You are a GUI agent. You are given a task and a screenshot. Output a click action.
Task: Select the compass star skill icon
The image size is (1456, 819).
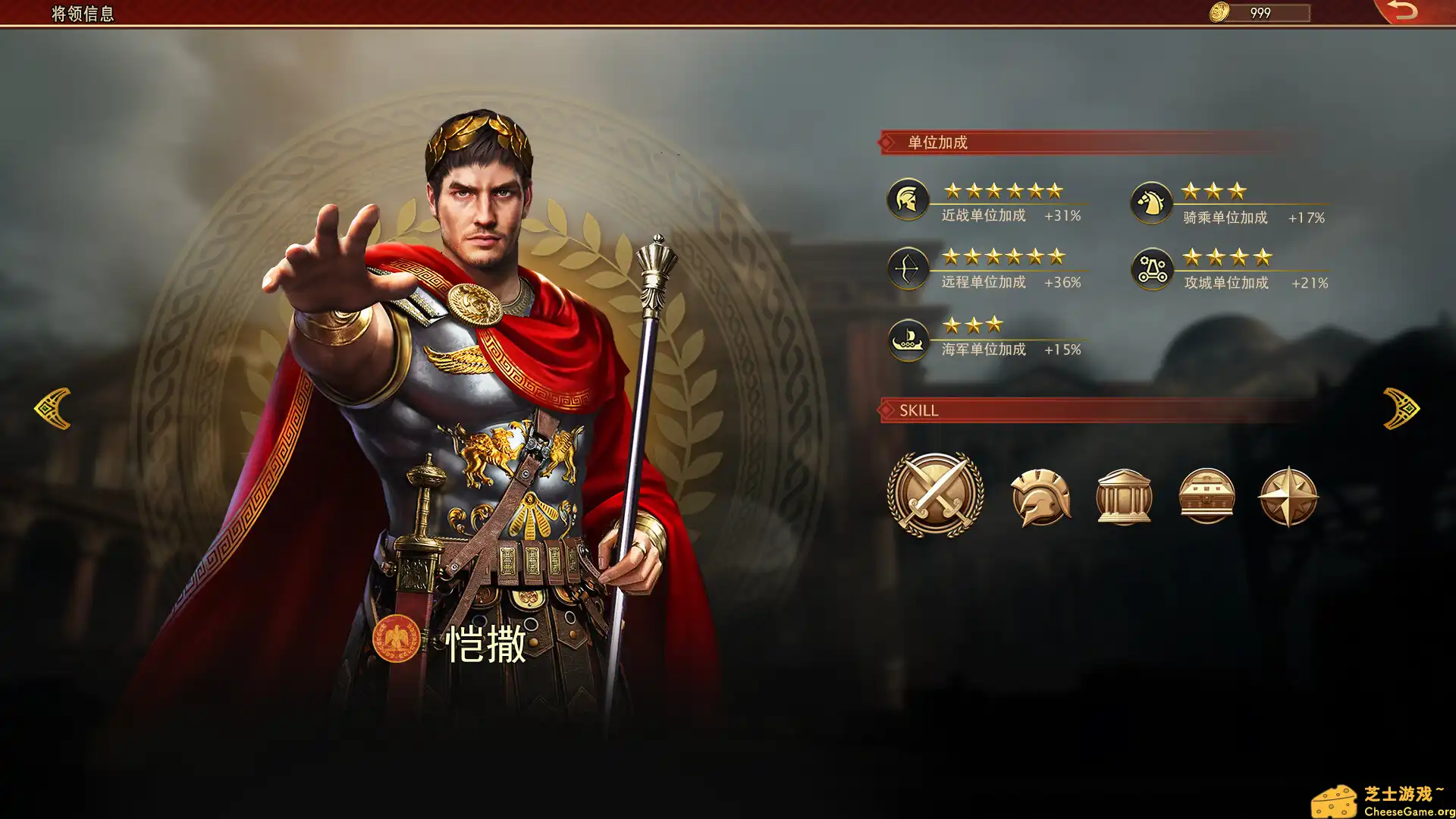coord(1288,494)
